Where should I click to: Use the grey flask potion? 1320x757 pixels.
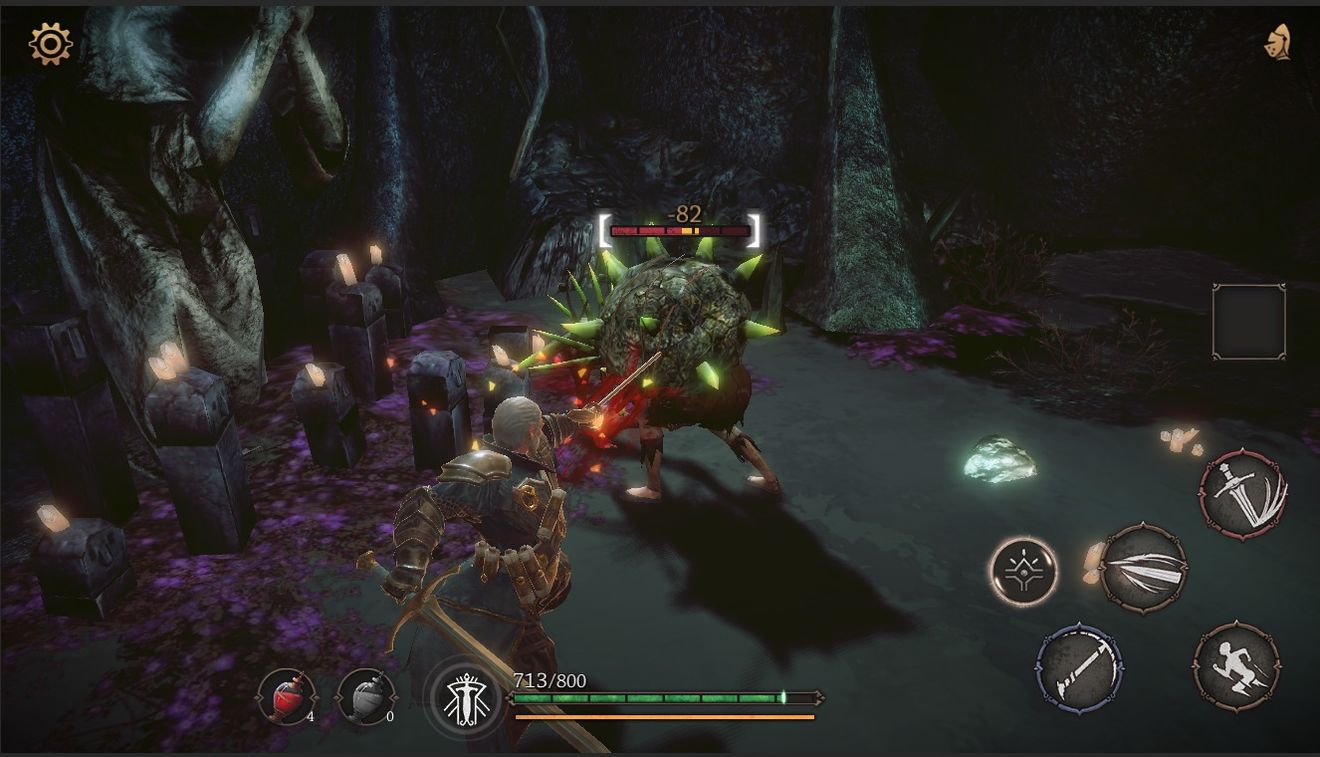click(364, 696)
